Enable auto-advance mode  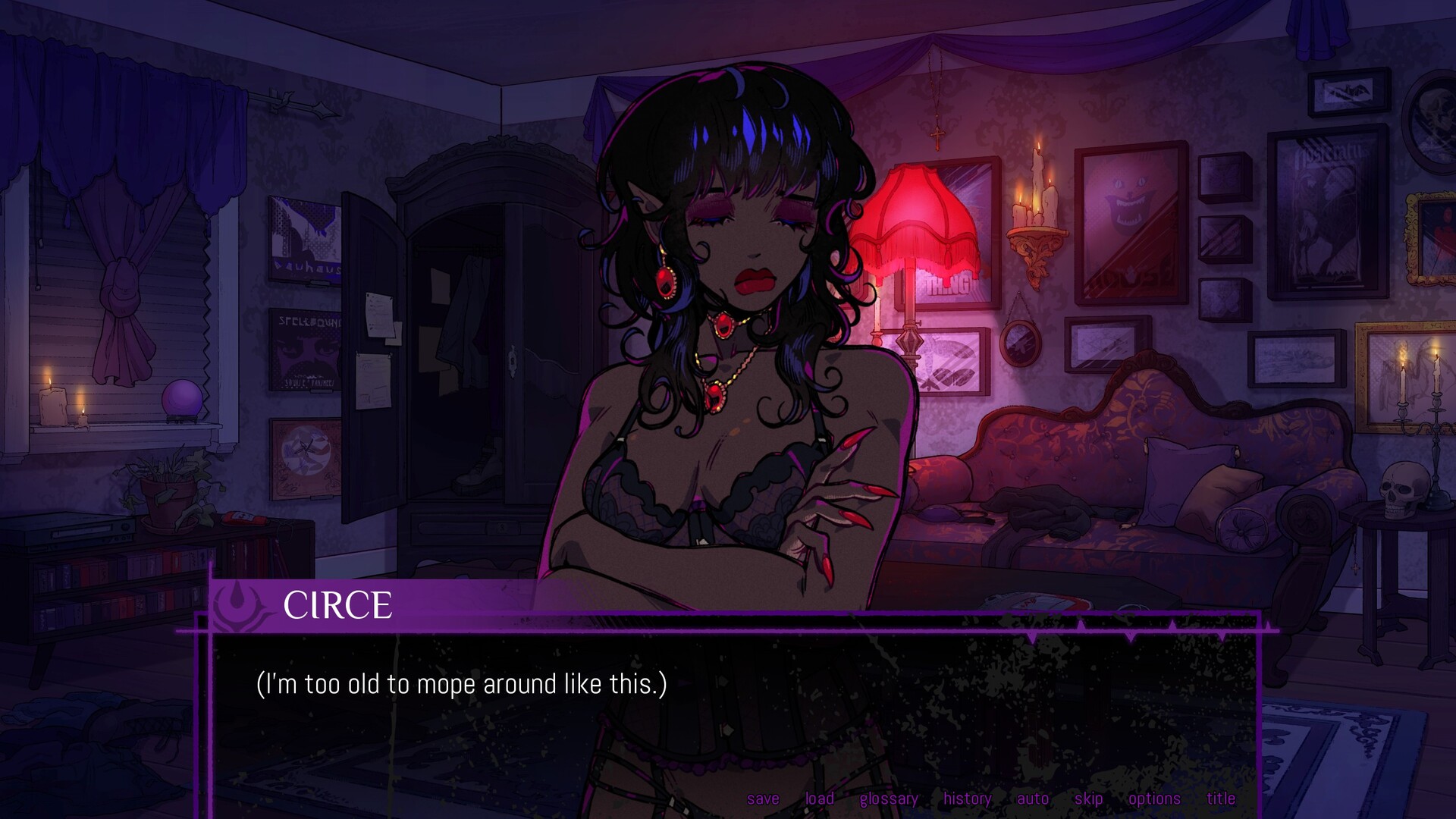coord(1032,799)
